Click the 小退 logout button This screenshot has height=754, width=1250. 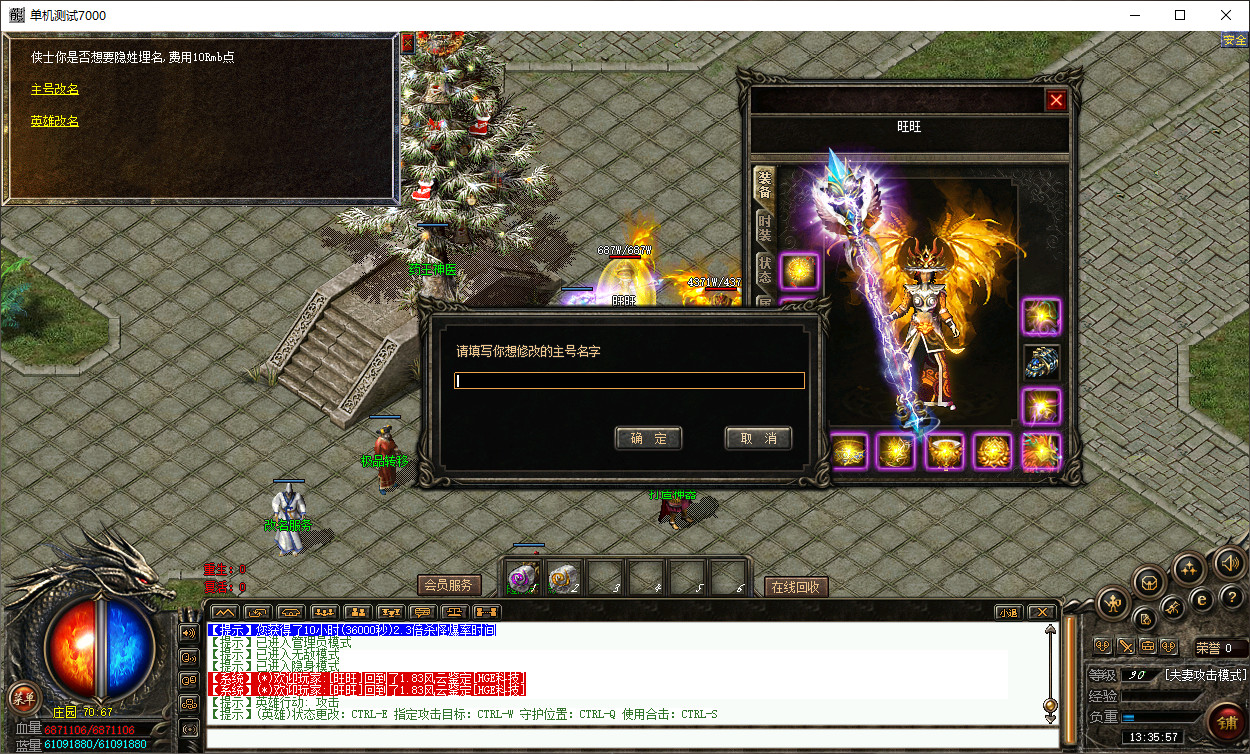coord(1008,612)
